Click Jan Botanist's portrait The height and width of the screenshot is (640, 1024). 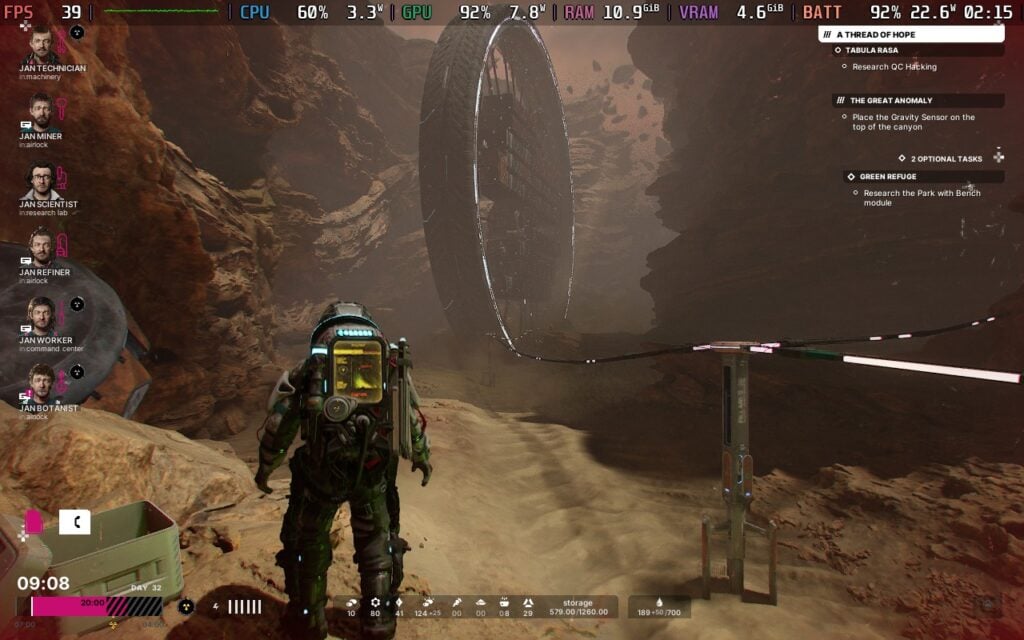tap(41, 383)
